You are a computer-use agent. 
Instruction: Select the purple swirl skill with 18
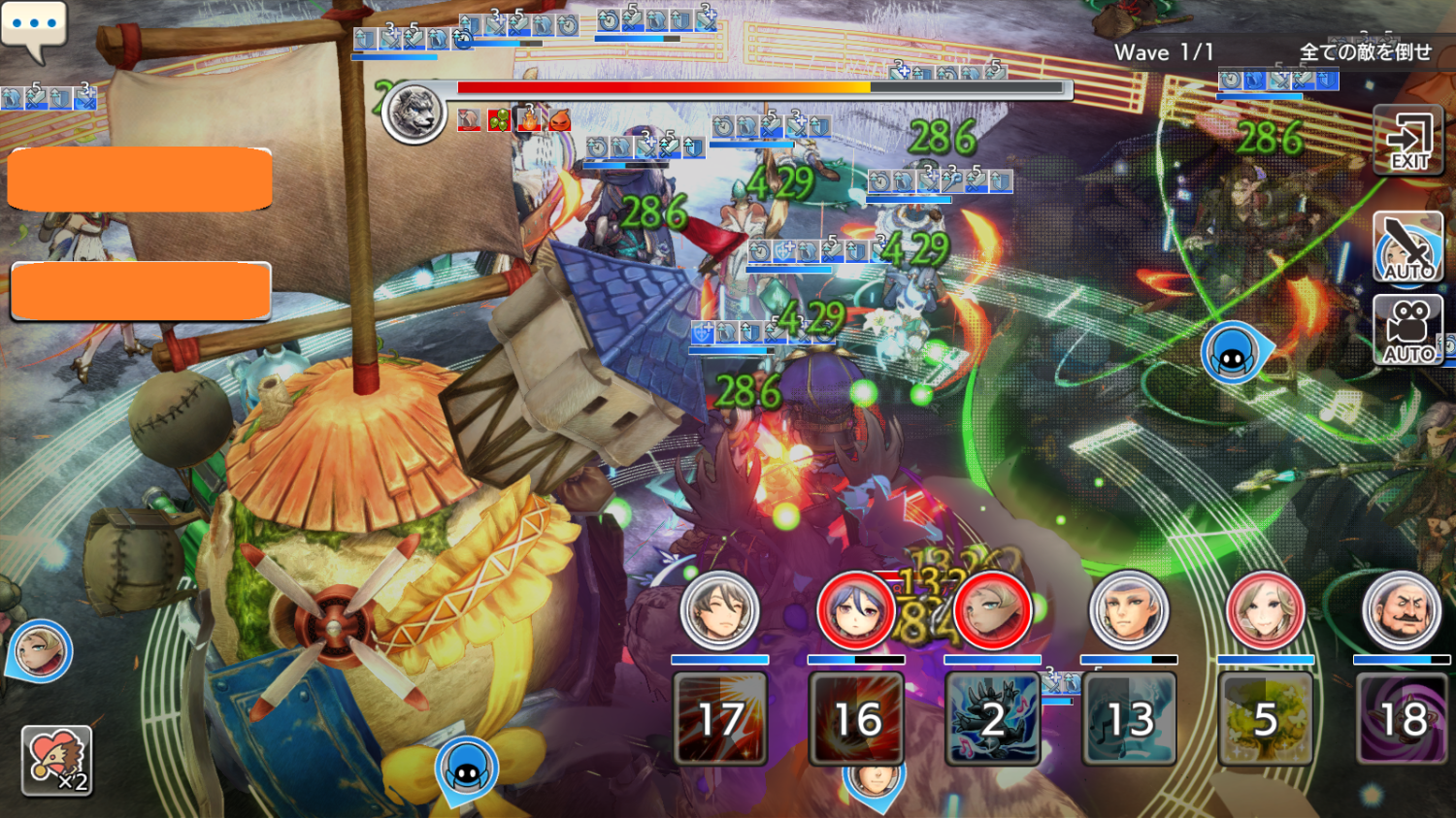pyautogui.click(x=1403, y=718)
